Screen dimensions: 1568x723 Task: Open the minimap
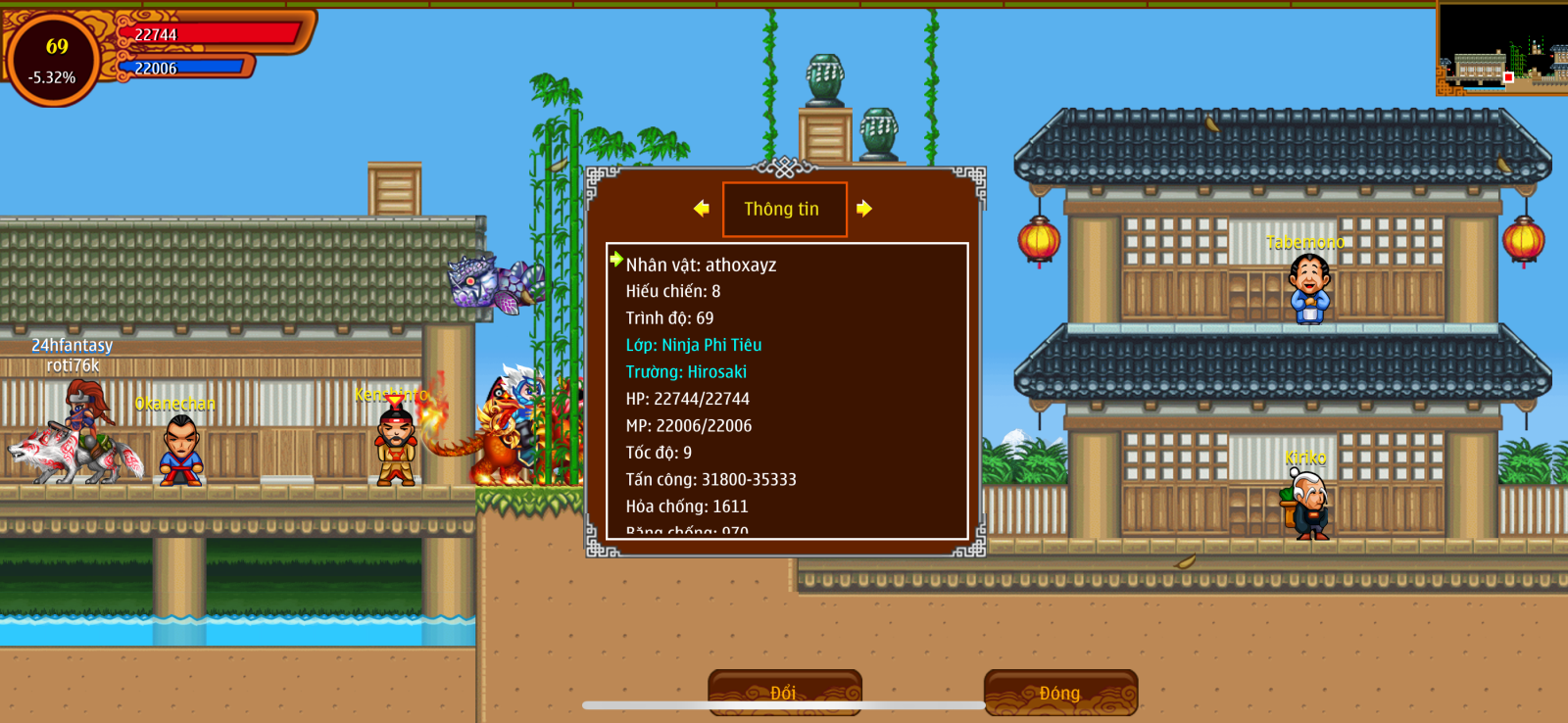tap(1501, 49)
